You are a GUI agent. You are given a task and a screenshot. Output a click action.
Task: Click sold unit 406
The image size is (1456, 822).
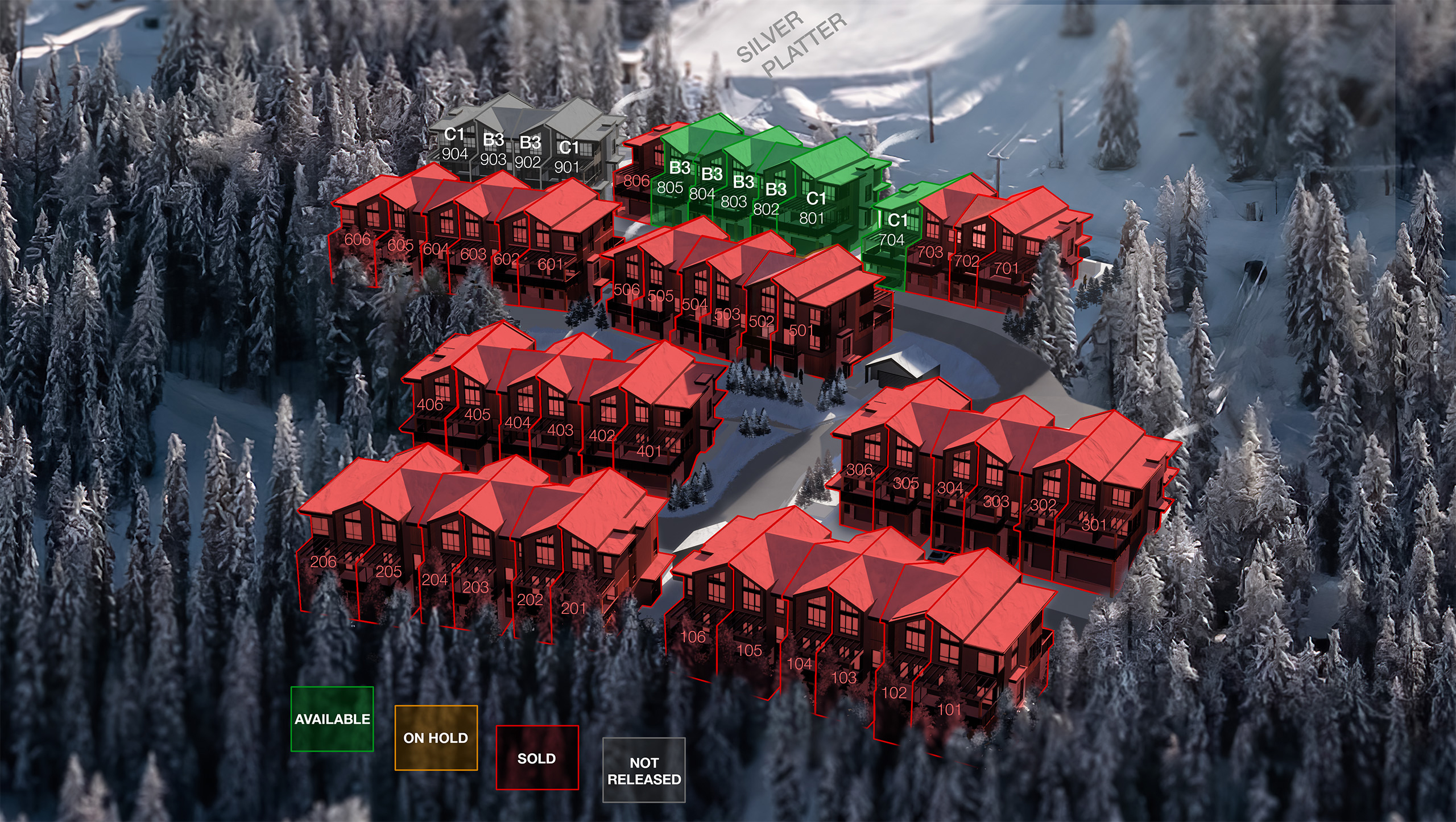tap(430, 404)
